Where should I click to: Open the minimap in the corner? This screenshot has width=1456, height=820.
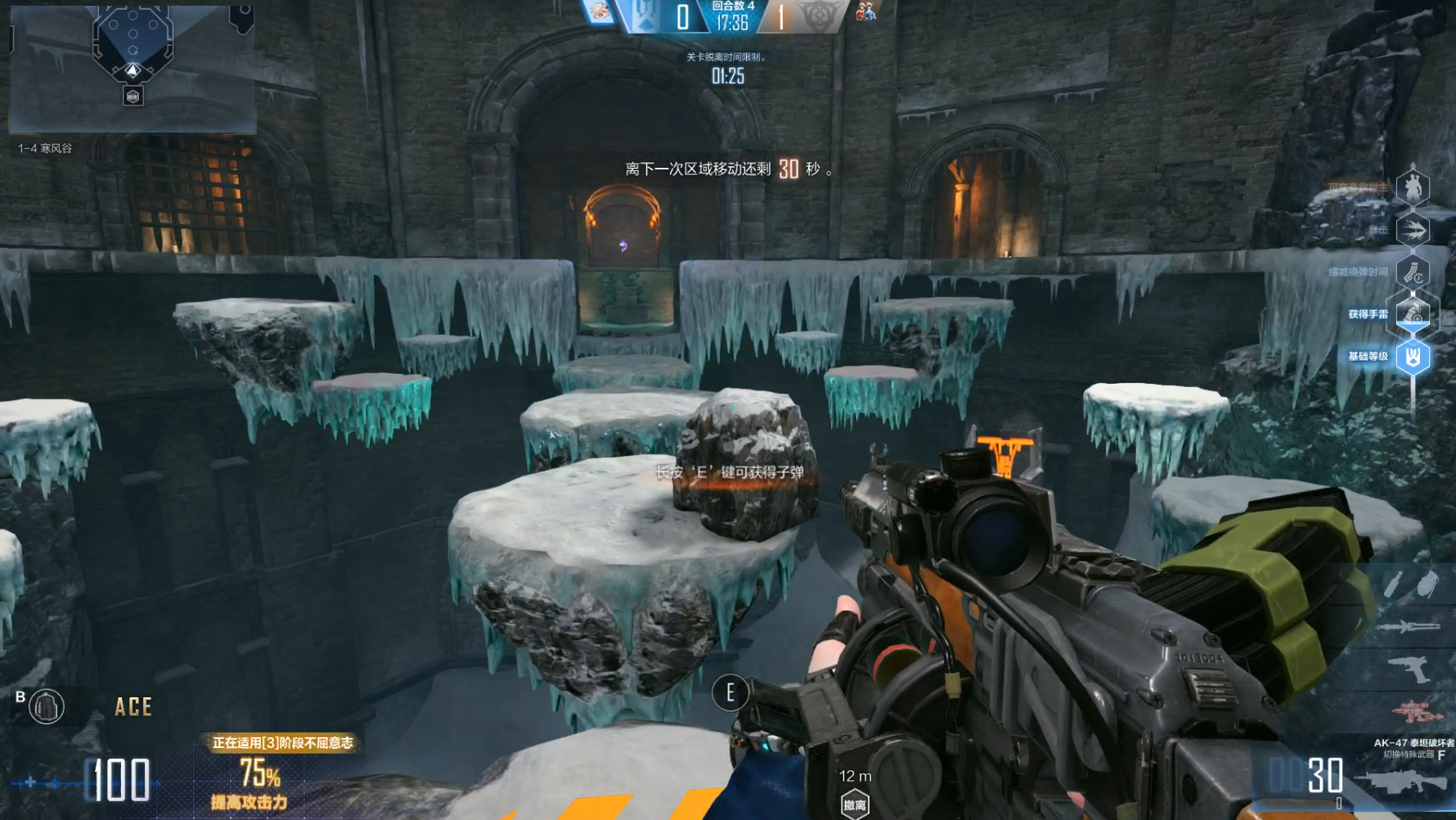pos(132,69)
